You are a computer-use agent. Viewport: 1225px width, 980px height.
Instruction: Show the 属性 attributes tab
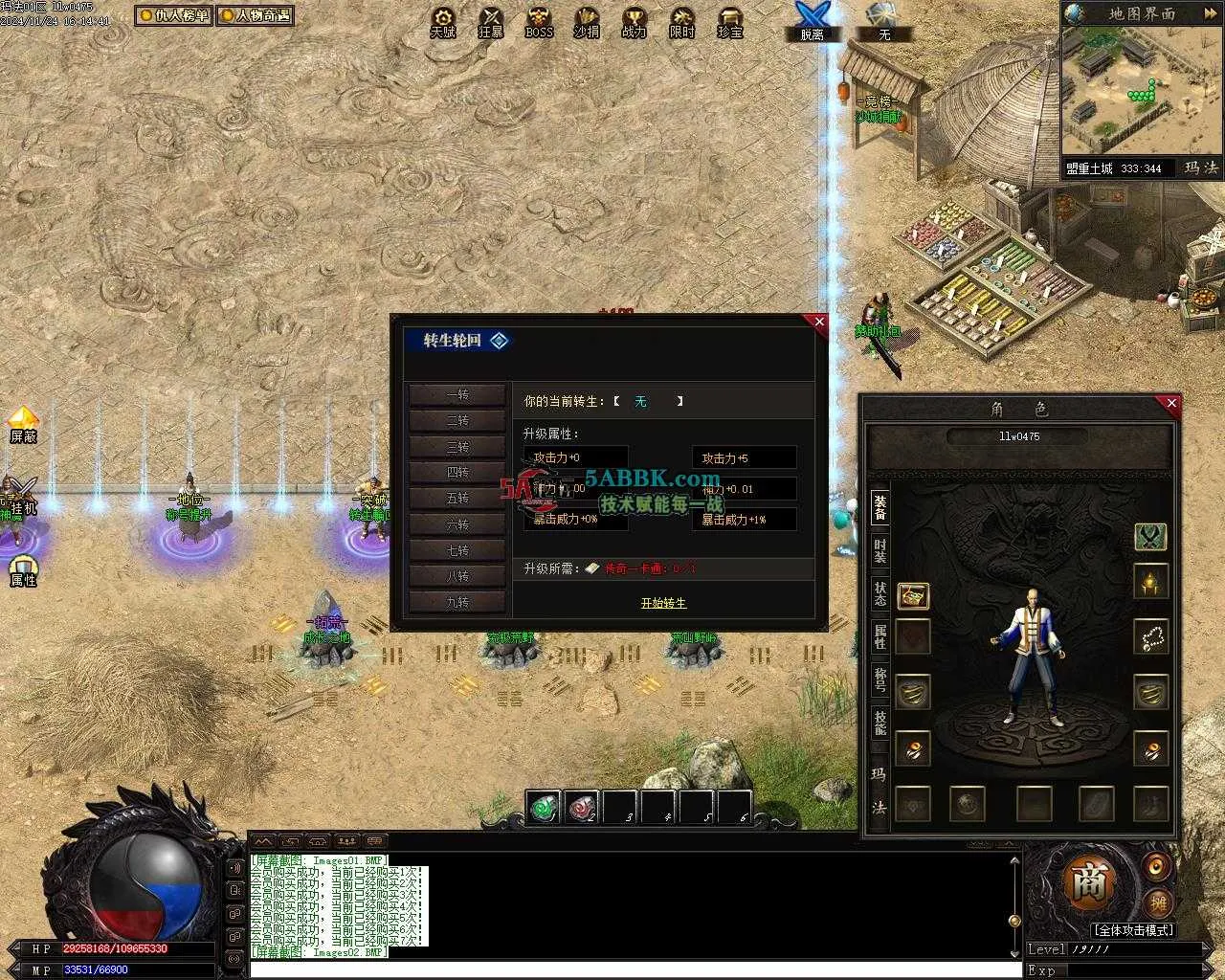point(880,636)
